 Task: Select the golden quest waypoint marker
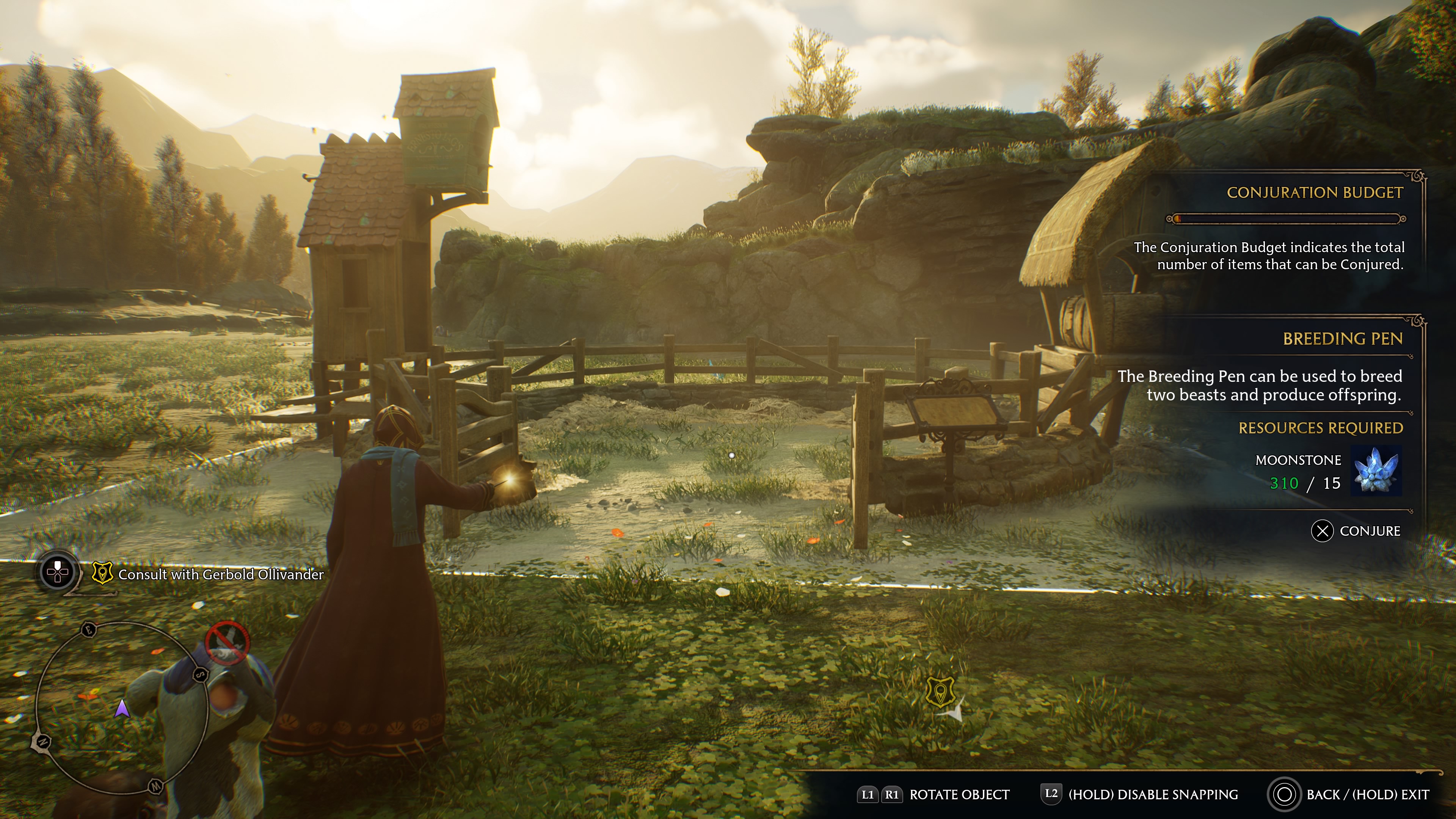coord(940,691)
